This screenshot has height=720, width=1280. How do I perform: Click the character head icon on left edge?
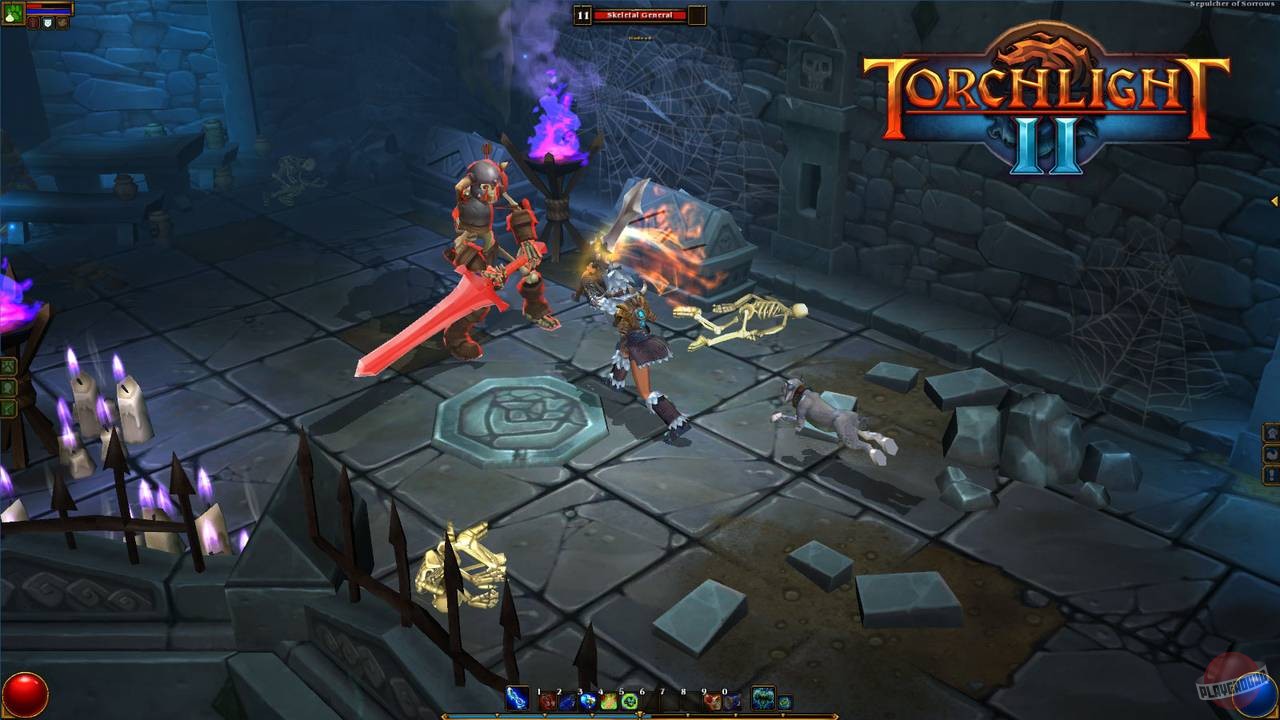click(7, 388)
